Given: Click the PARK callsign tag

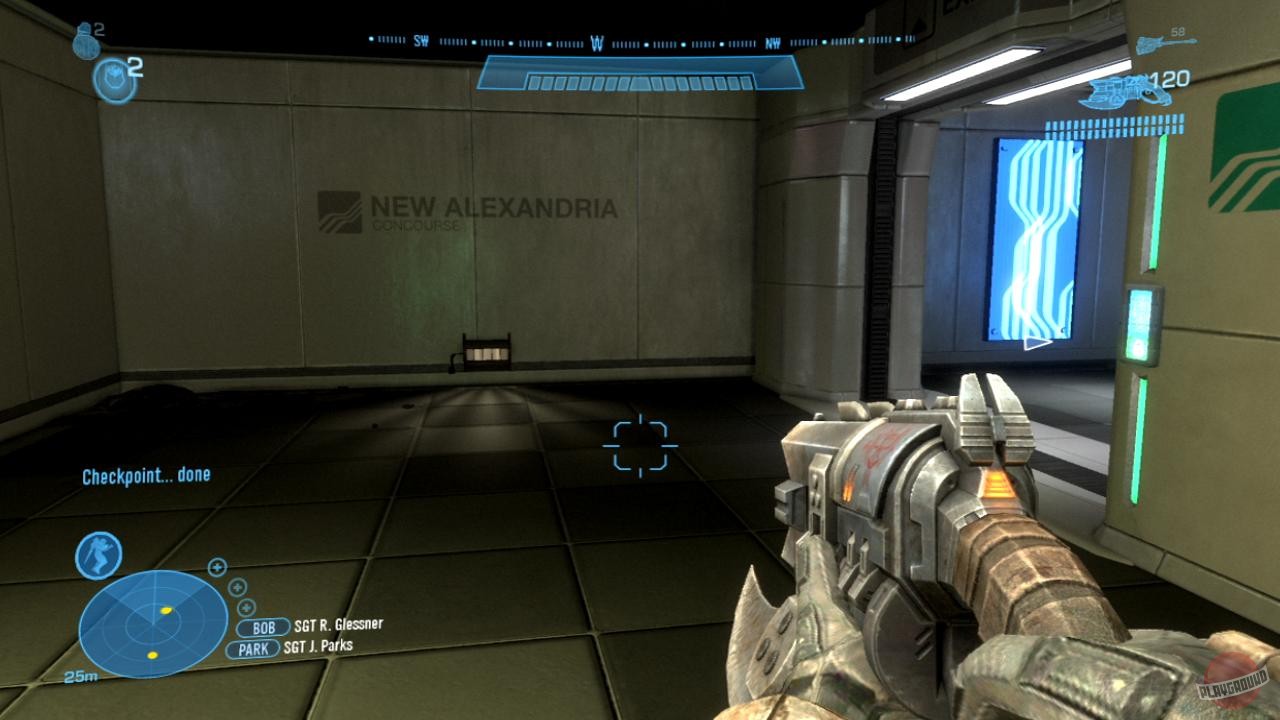Looking at the screenshot, I should pyautogui.click(x=253, y=646).
